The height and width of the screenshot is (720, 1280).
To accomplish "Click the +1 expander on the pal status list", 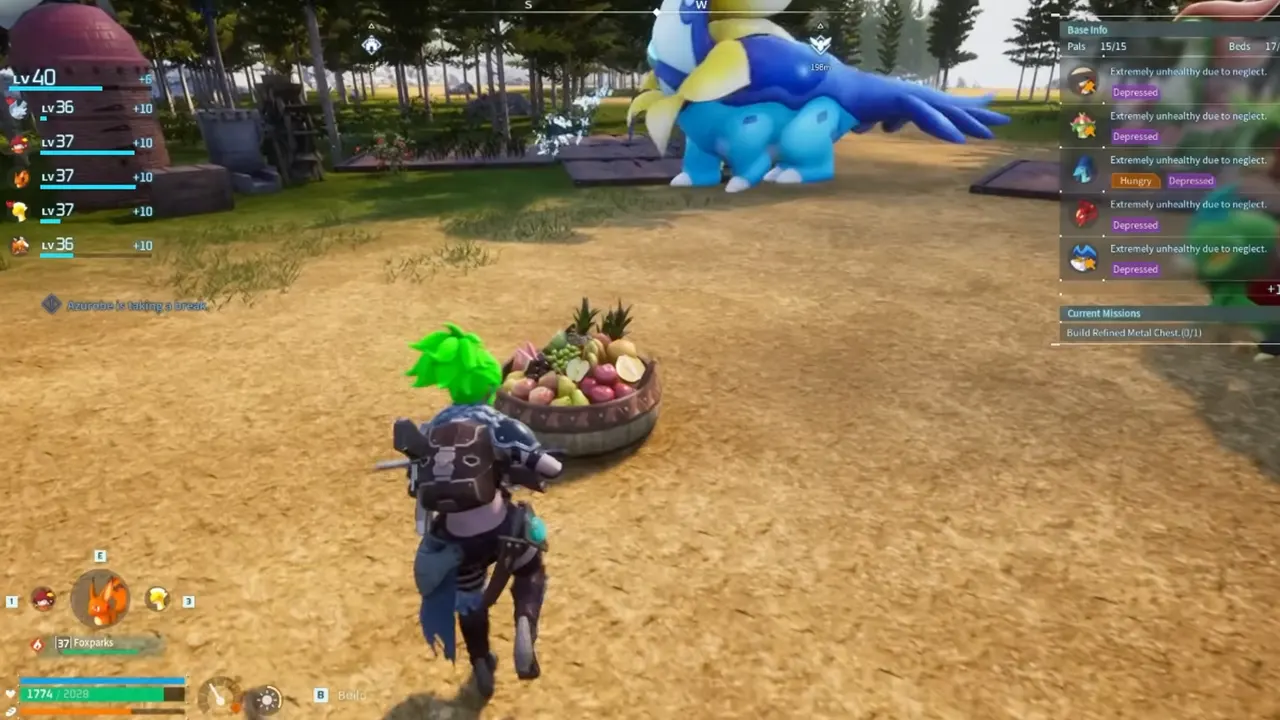I will [x=1271, y=289].
